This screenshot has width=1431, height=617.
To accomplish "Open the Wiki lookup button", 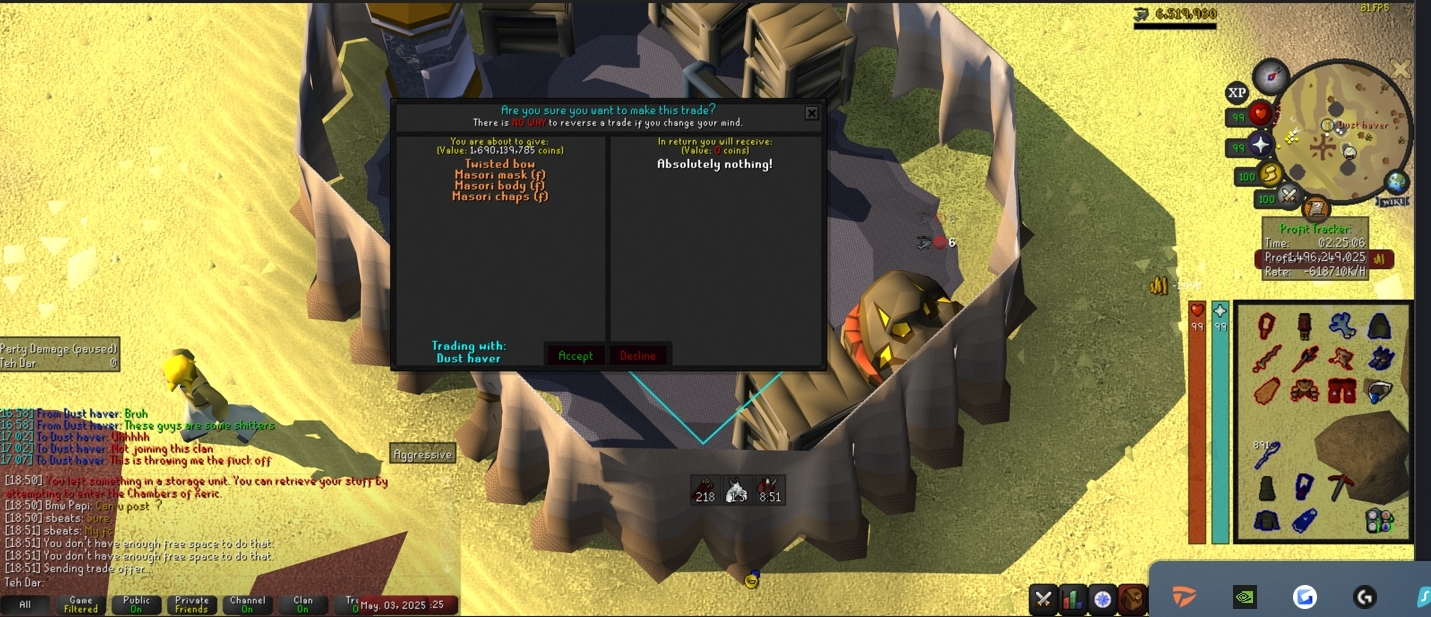I will [x=1391, y=201].
